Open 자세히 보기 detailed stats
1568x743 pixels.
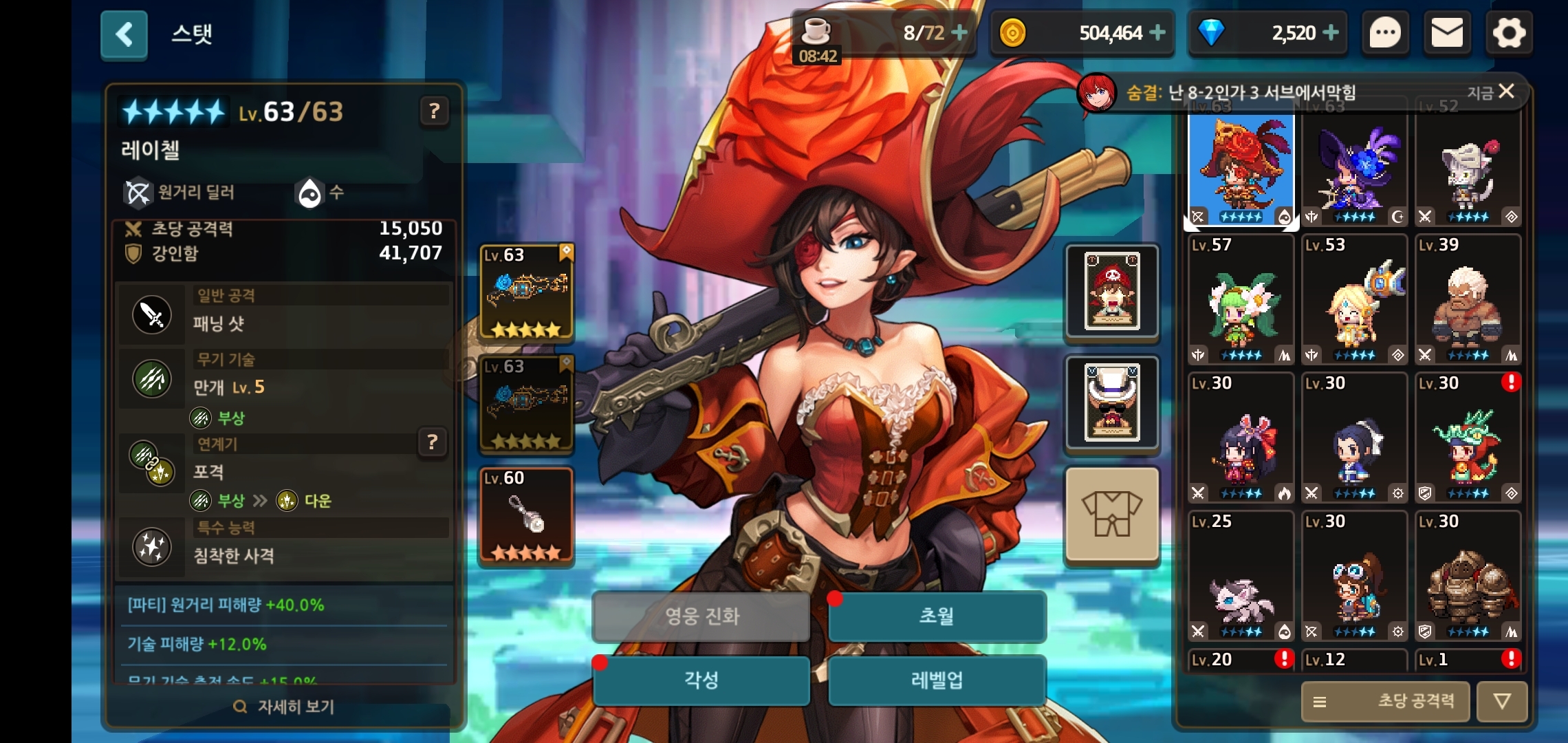(x=285, y=707)
